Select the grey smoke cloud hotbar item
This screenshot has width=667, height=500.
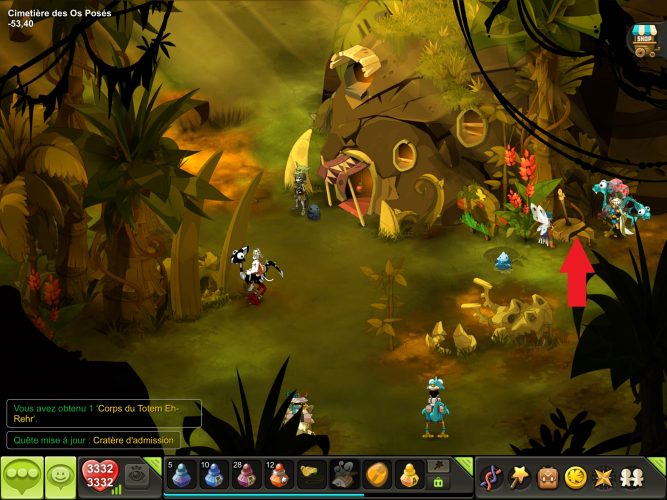[x=345, y=473]
